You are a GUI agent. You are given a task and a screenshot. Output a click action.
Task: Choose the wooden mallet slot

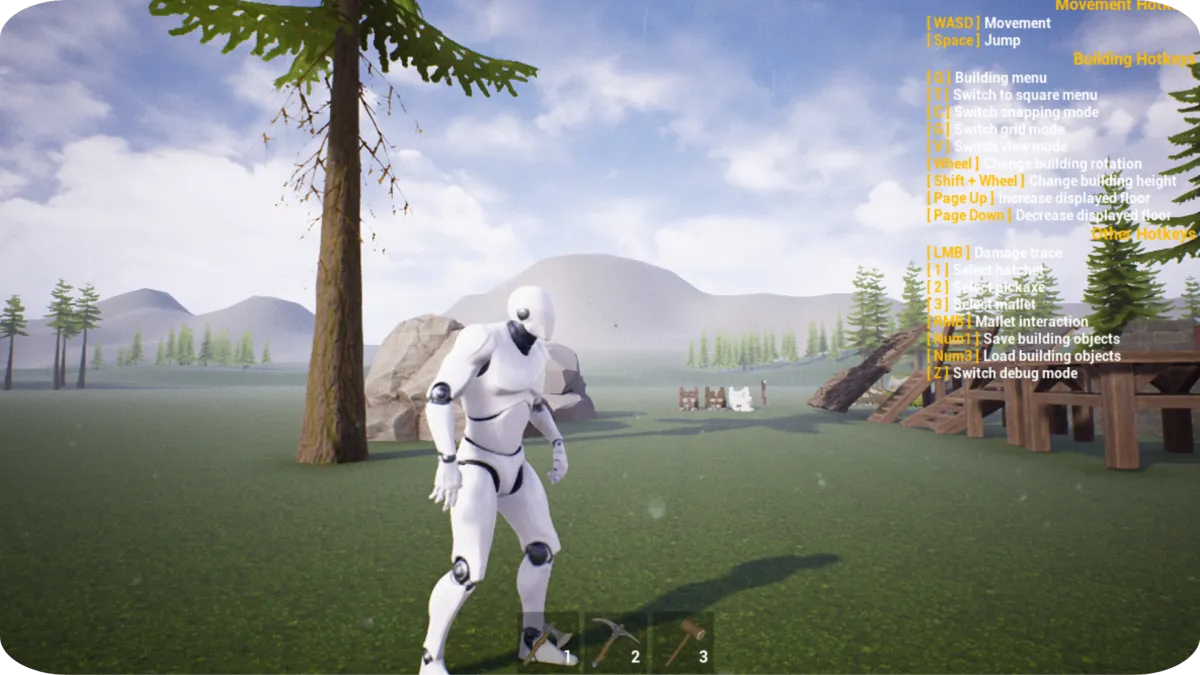point(683,641)
